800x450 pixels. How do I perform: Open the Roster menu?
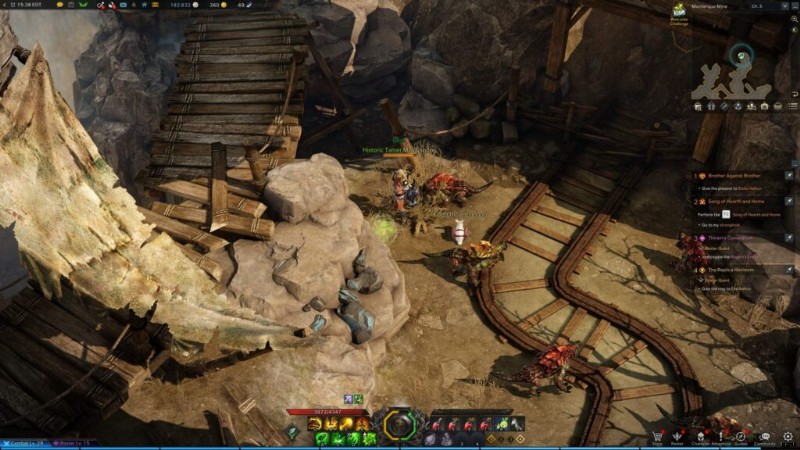pyautogui.click(x=677, y=437)
